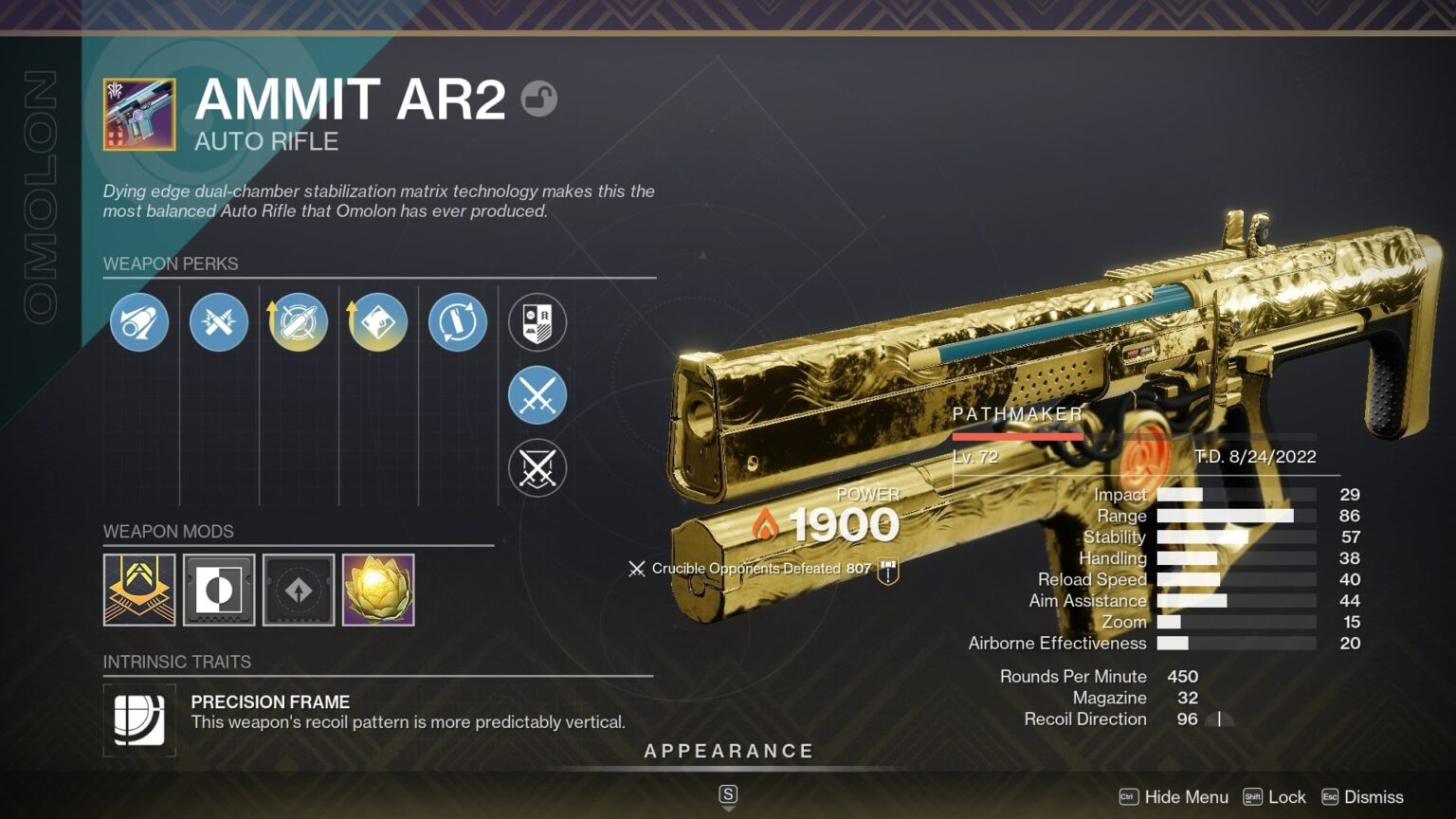Viewport: 1456px width, 819px height.
Task: Enable the grayed-out kill tracker at the bottom
Action: click(x=537, y=467)
